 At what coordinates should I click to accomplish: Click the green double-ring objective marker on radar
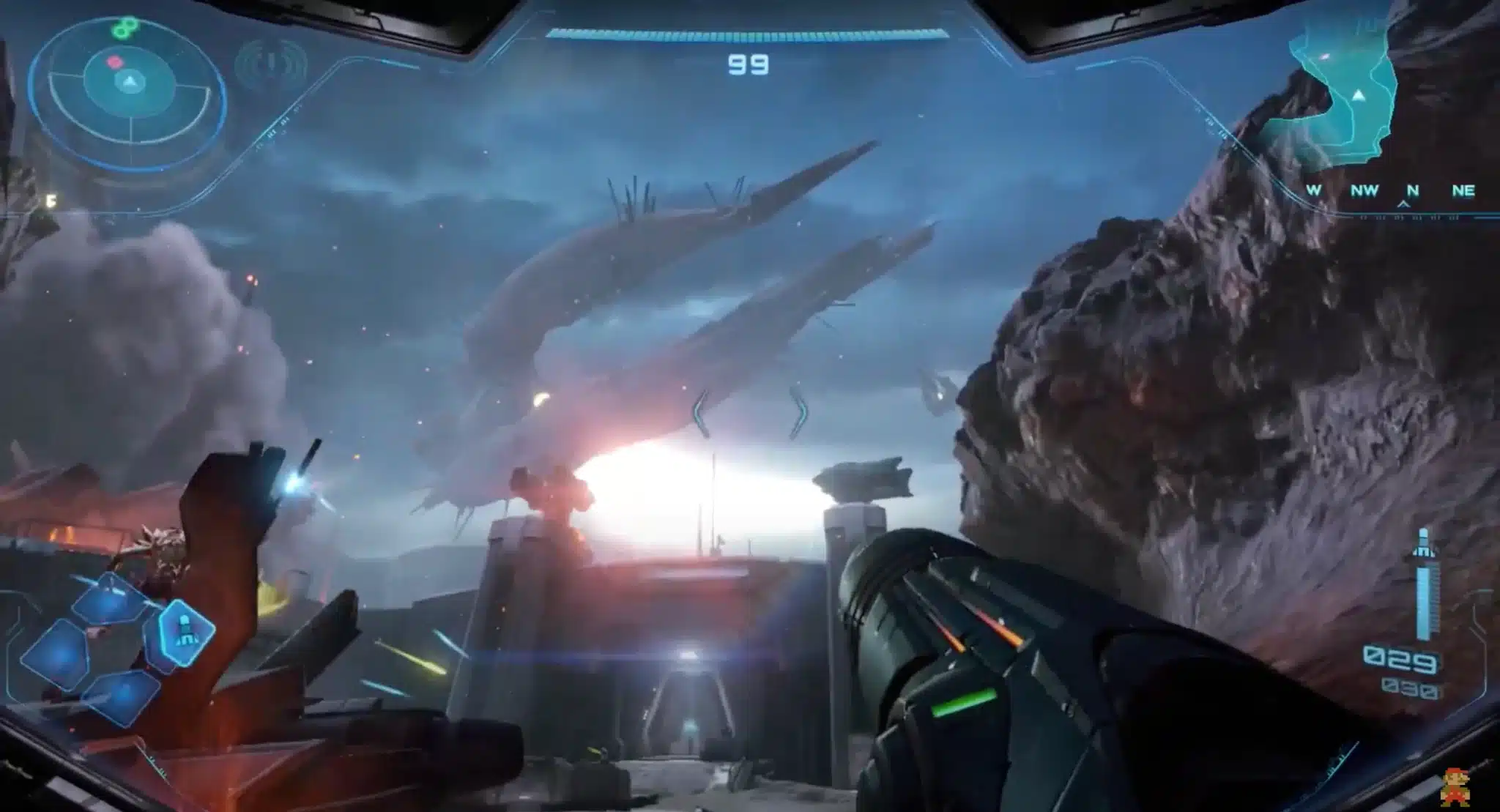[x=125, y=28]
